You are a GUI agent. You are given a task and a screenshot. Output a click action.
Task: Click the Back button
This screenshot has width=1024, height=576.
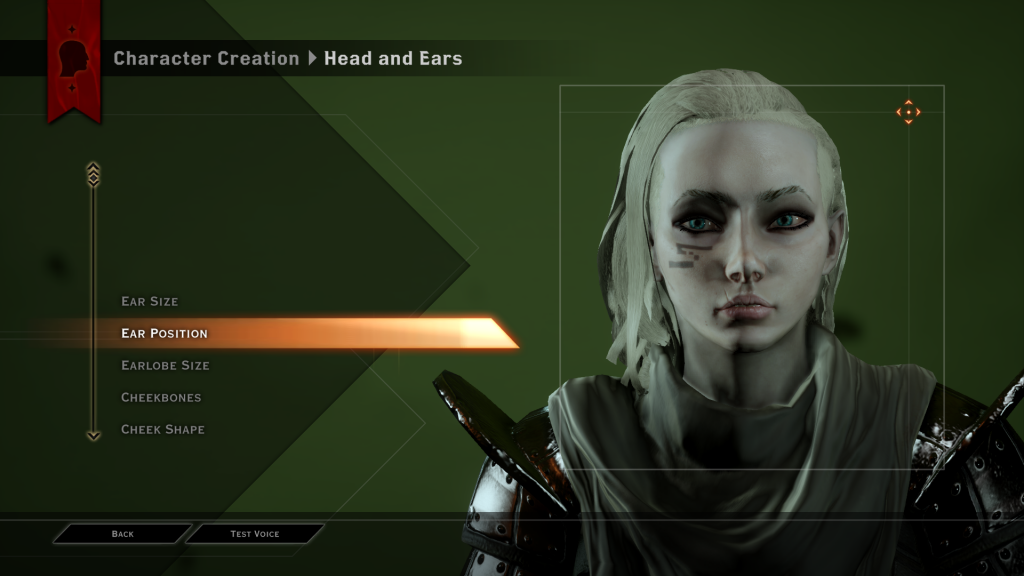[122, 534]
